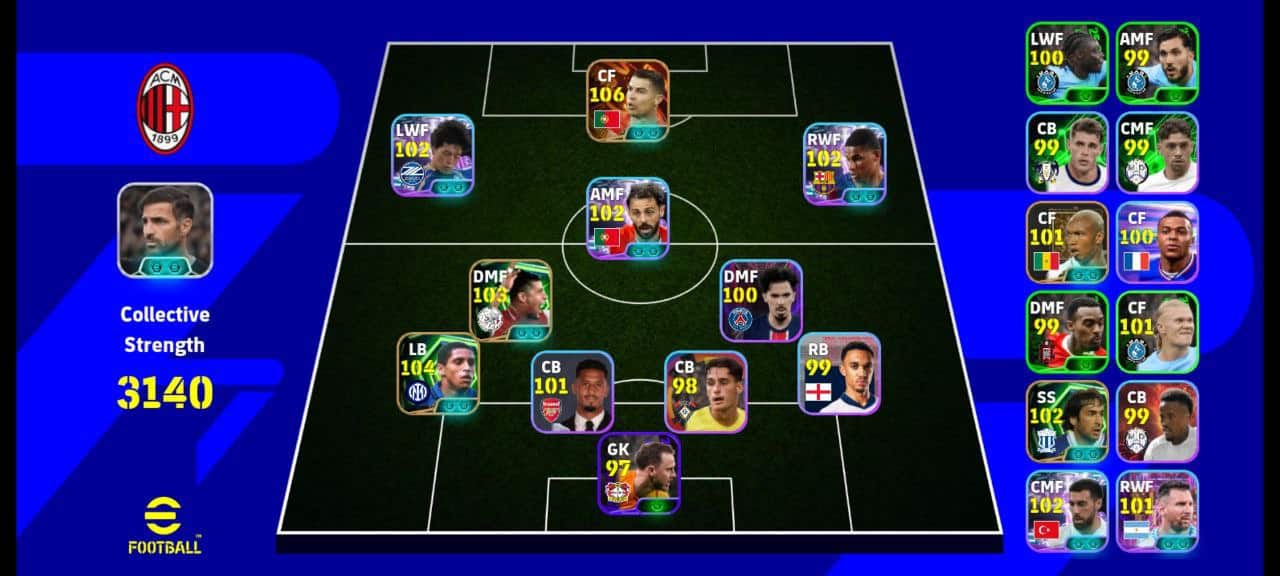Pick the CB 101 player card
This screenshot has height=576, width=1280.
click(x=572, y=391)
